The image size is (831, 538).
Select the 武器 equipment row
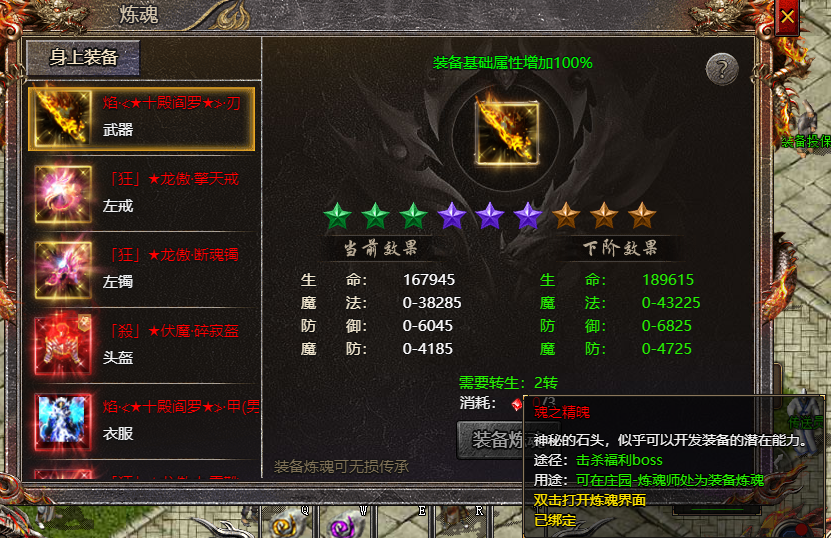coord(141,116)
